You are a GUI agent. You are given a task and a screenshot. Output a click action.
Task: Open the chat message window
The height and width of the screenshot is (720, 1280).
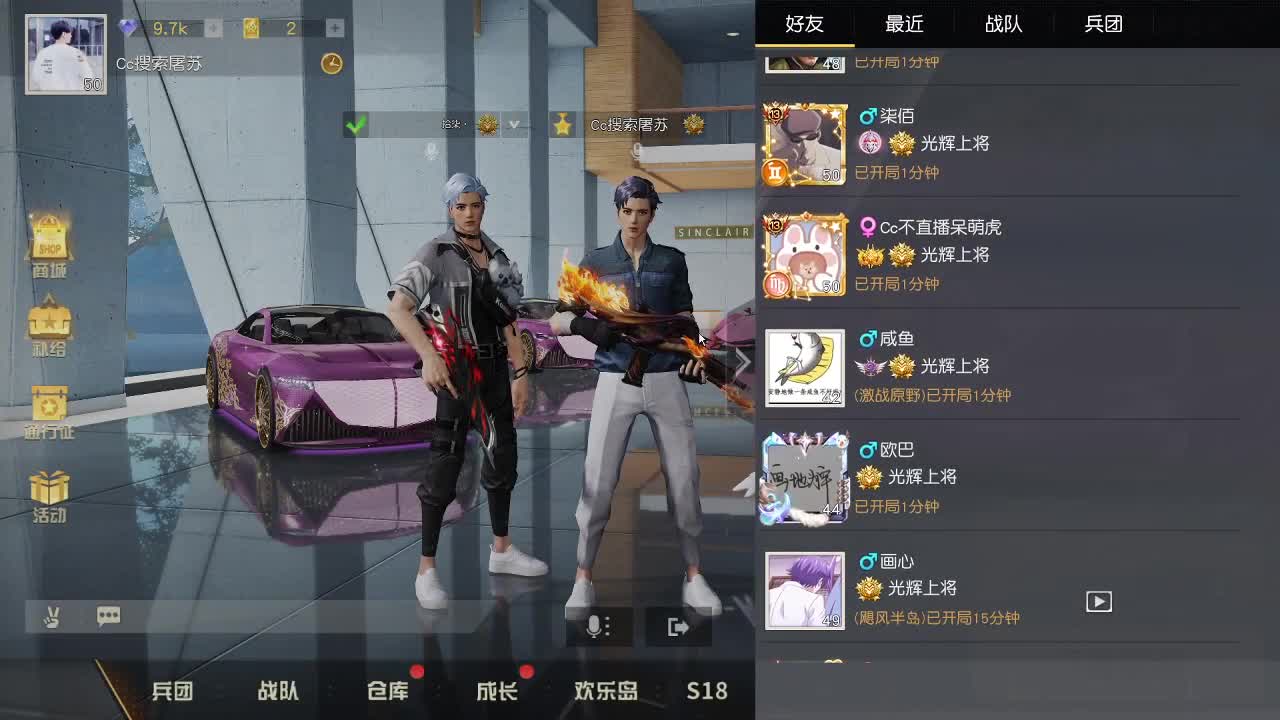(x=108, y=617)
